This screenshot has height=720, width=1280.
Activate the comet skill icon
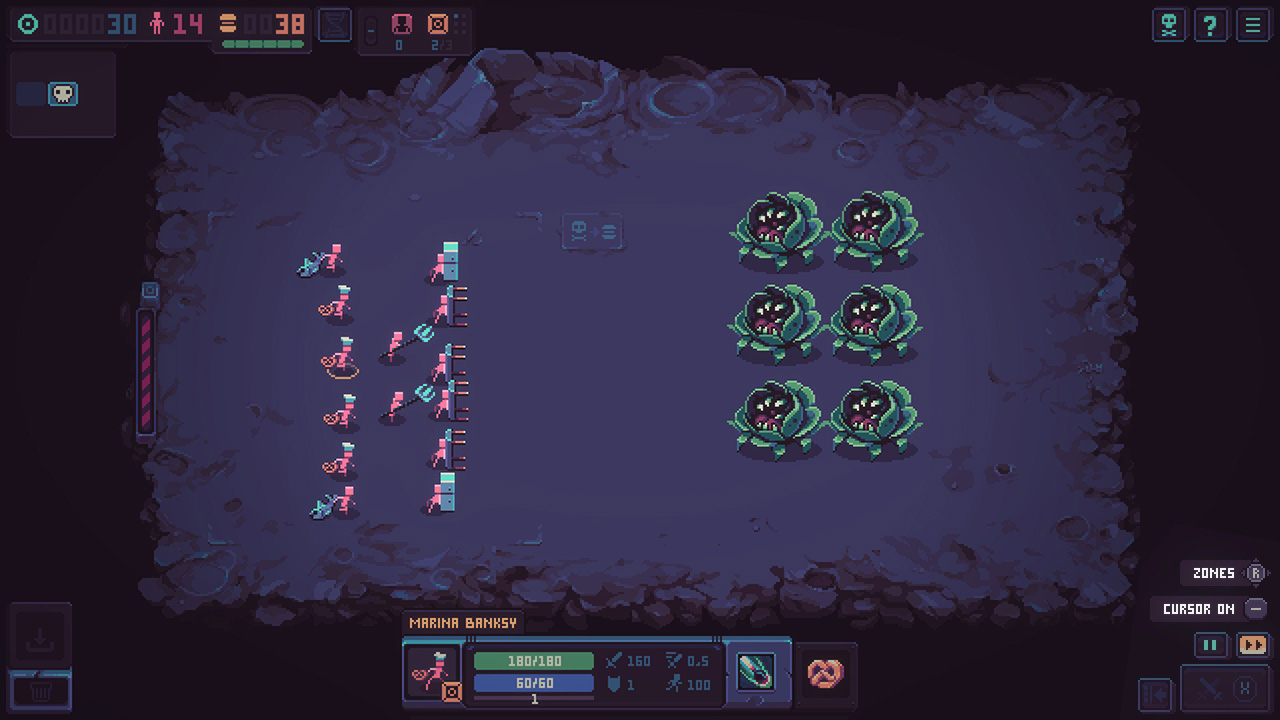tap(756, 671)
